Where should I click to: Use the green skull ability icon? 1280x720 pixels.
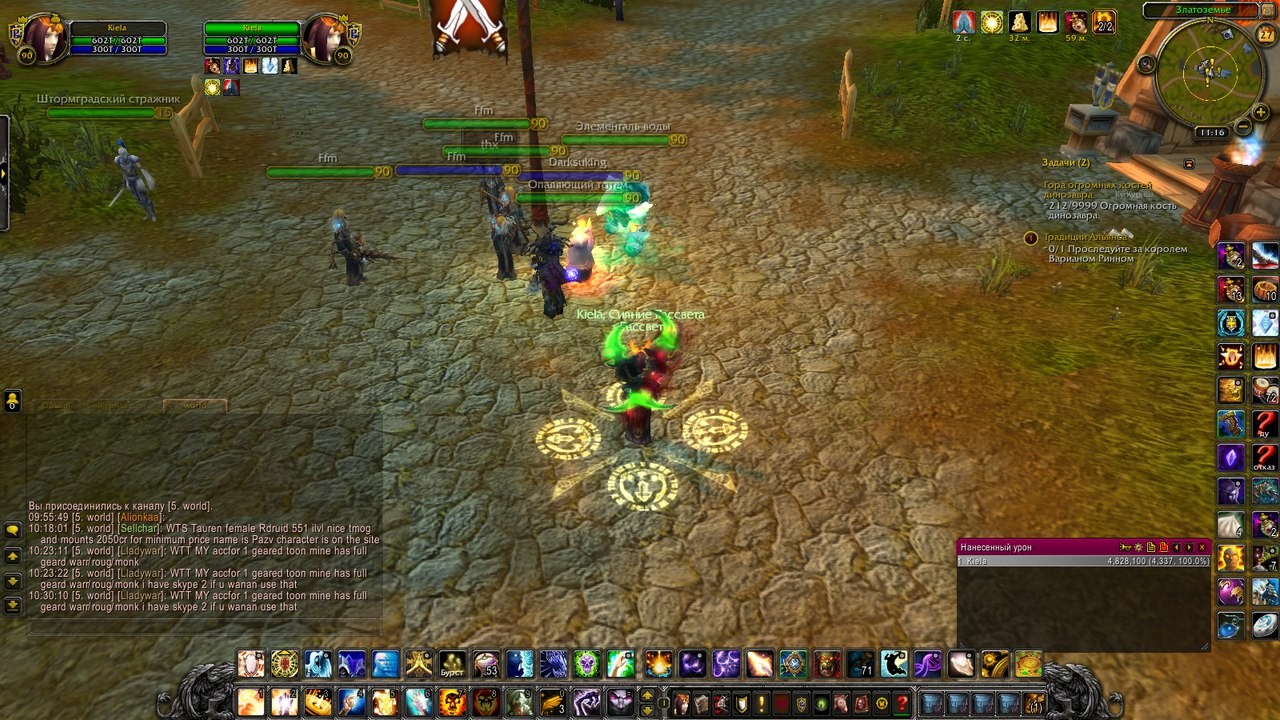pos(587,664)
